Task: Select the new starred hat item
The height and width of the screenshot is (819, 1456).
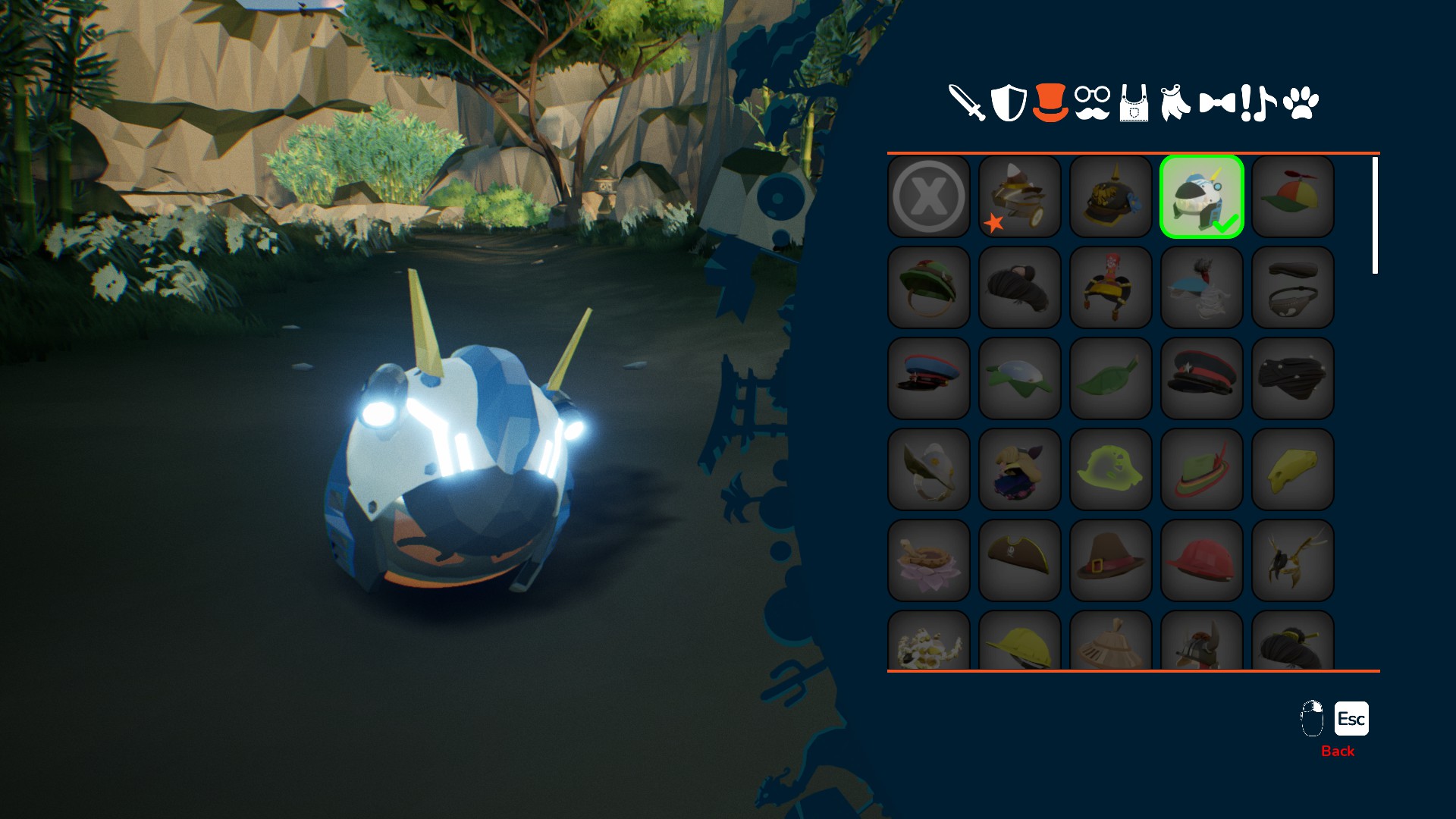Action: 1020,196
